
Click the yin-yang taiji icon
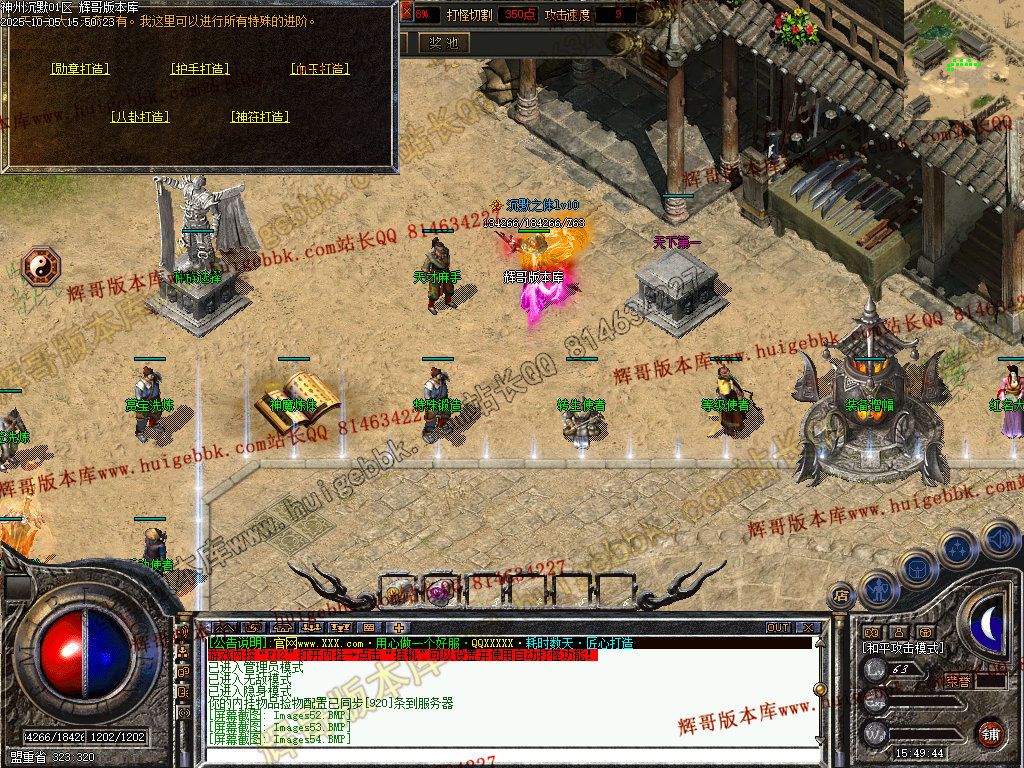click(42, 265)
